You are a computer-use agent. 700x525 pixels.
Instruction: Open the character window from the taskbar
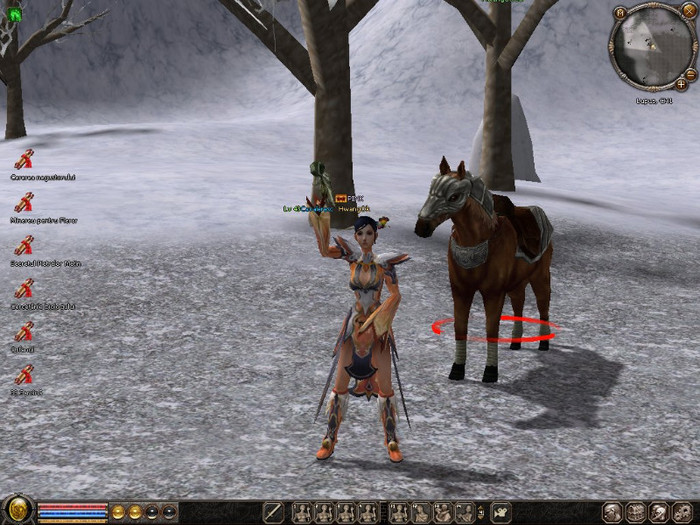(612, 513)
